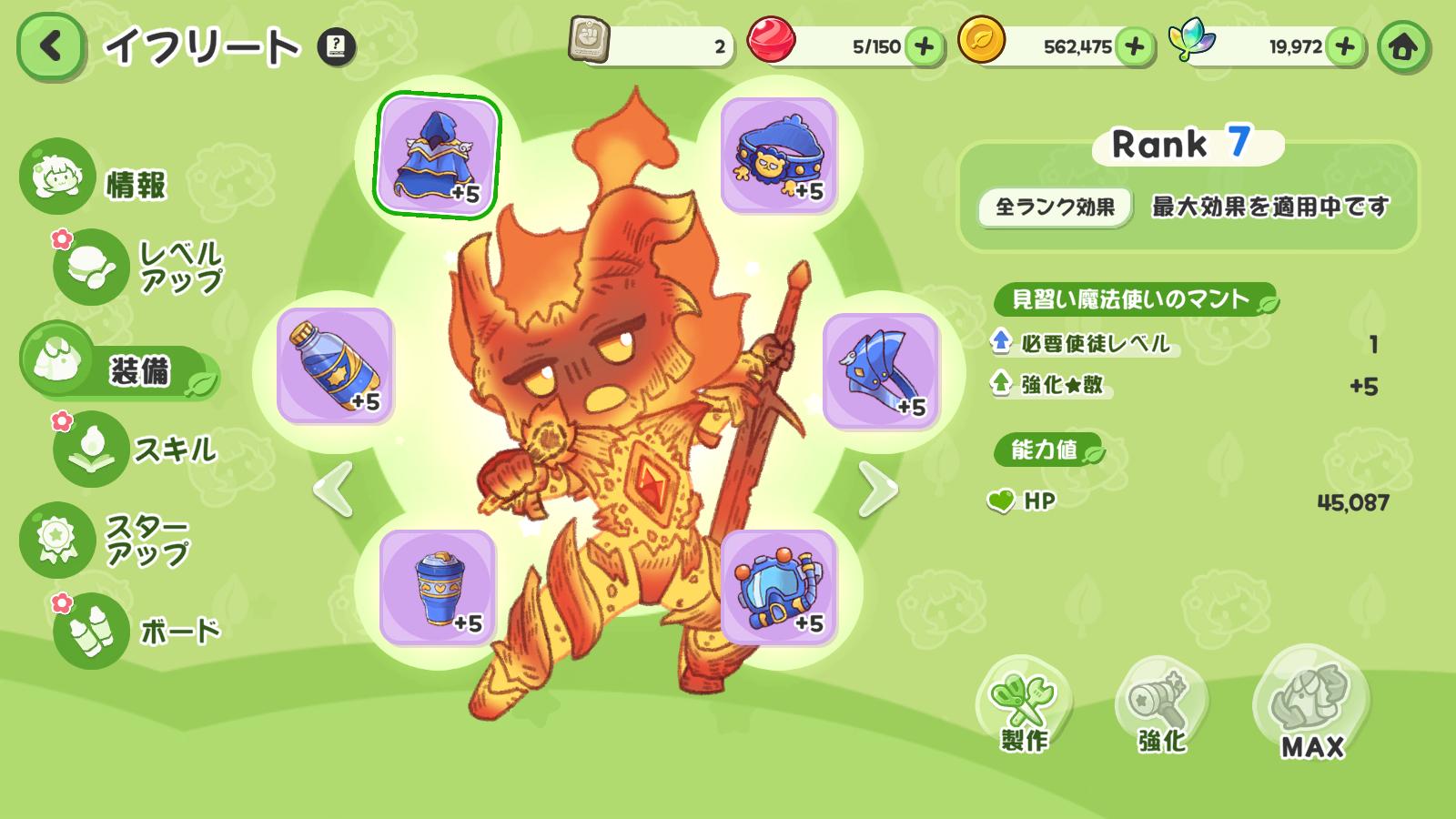Open the スキル skill tab
Image resolution: width=1456 pixels, height=819 pixels.
pos(136,449)
